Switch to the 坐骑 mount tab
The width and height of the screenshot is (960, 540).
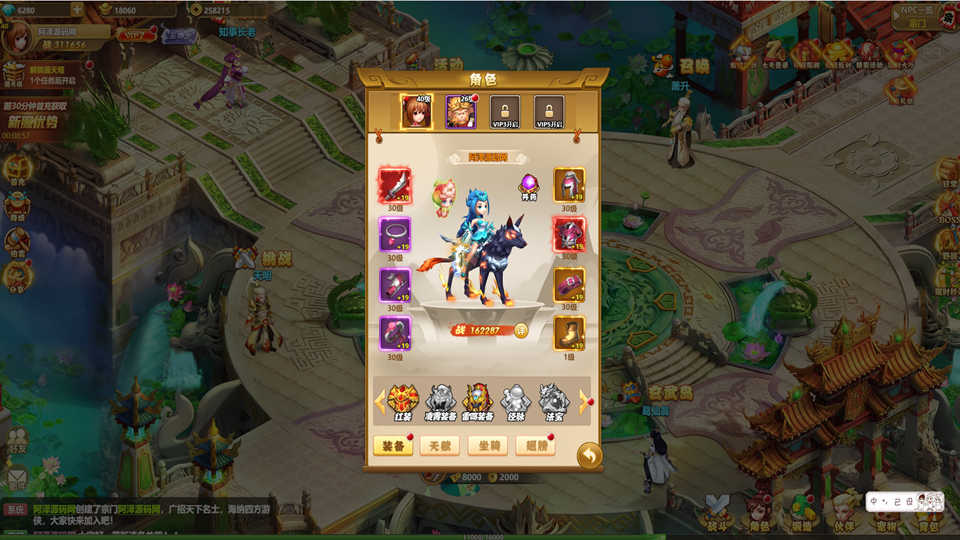click(487, 446)
